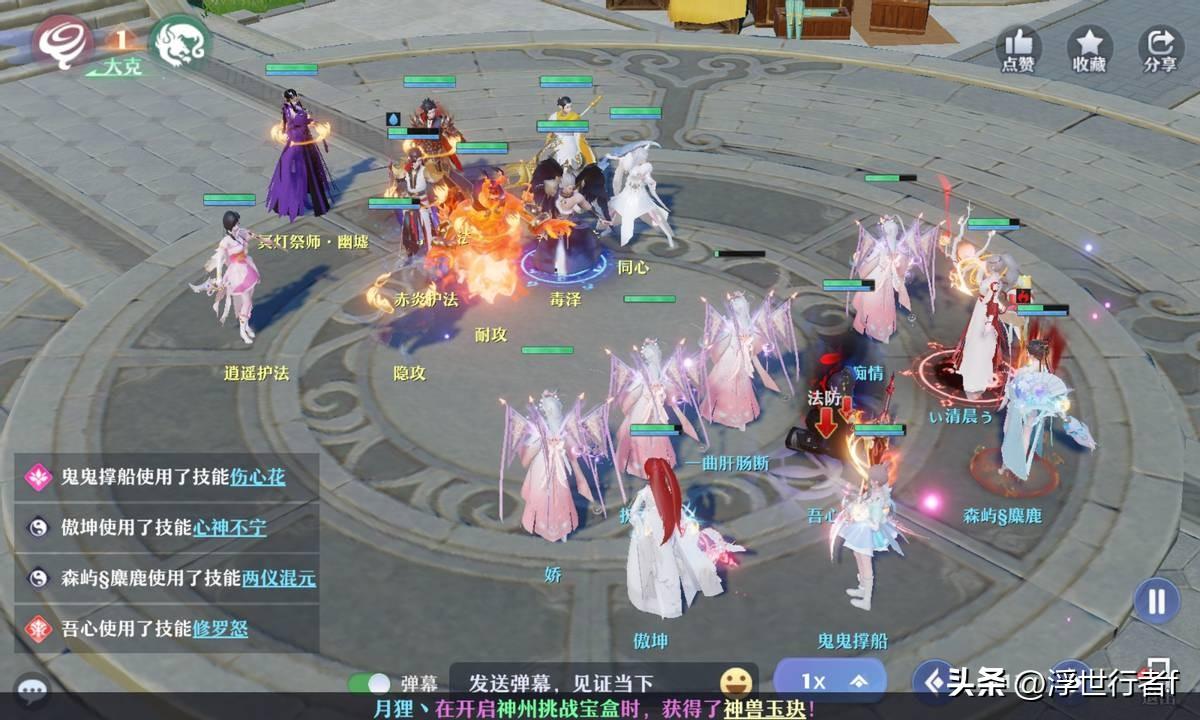Toggle the 弹幕 bullet comments switch

click(x=368, y=683)
